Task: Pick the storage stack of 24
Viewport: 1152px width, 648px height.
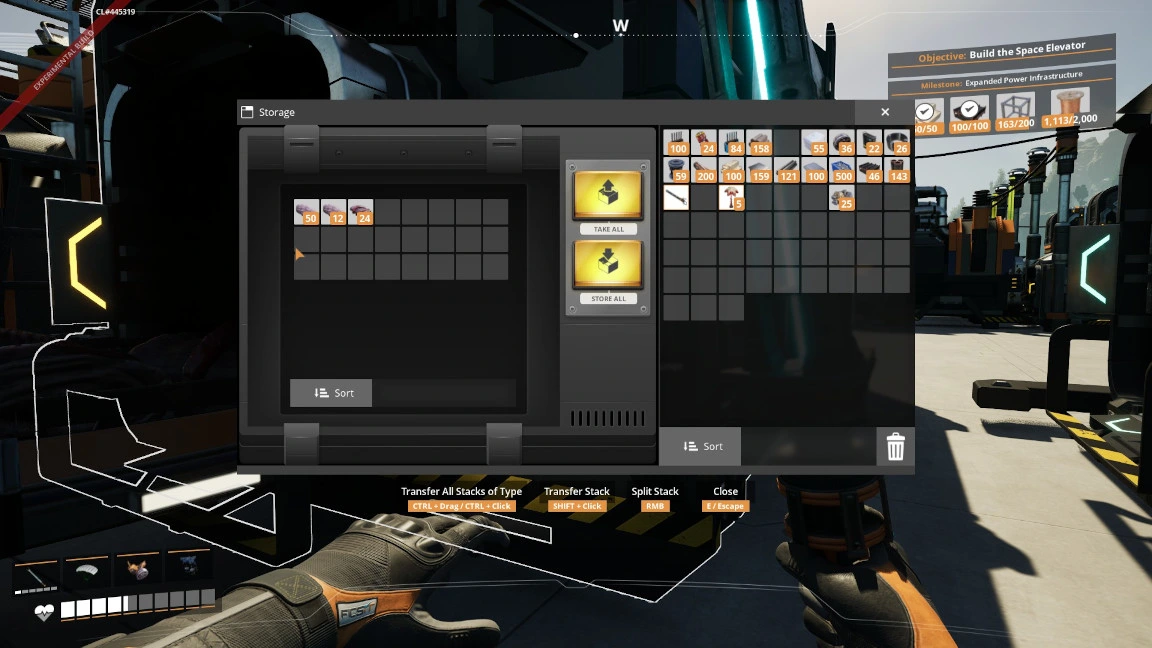Action: click(360, 212)
